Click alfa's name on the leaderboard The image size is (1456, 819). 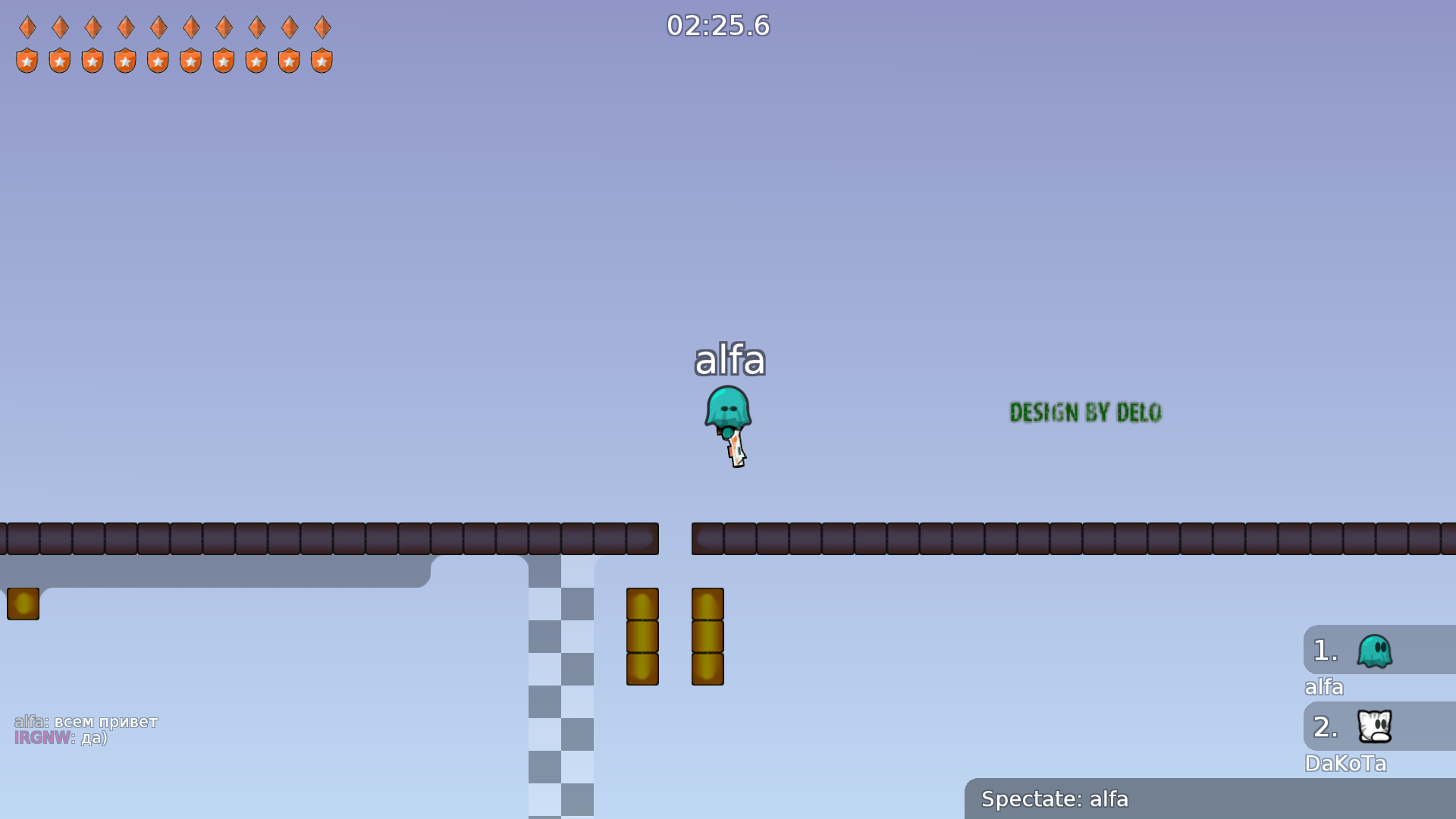click(x=1323, y=687)
